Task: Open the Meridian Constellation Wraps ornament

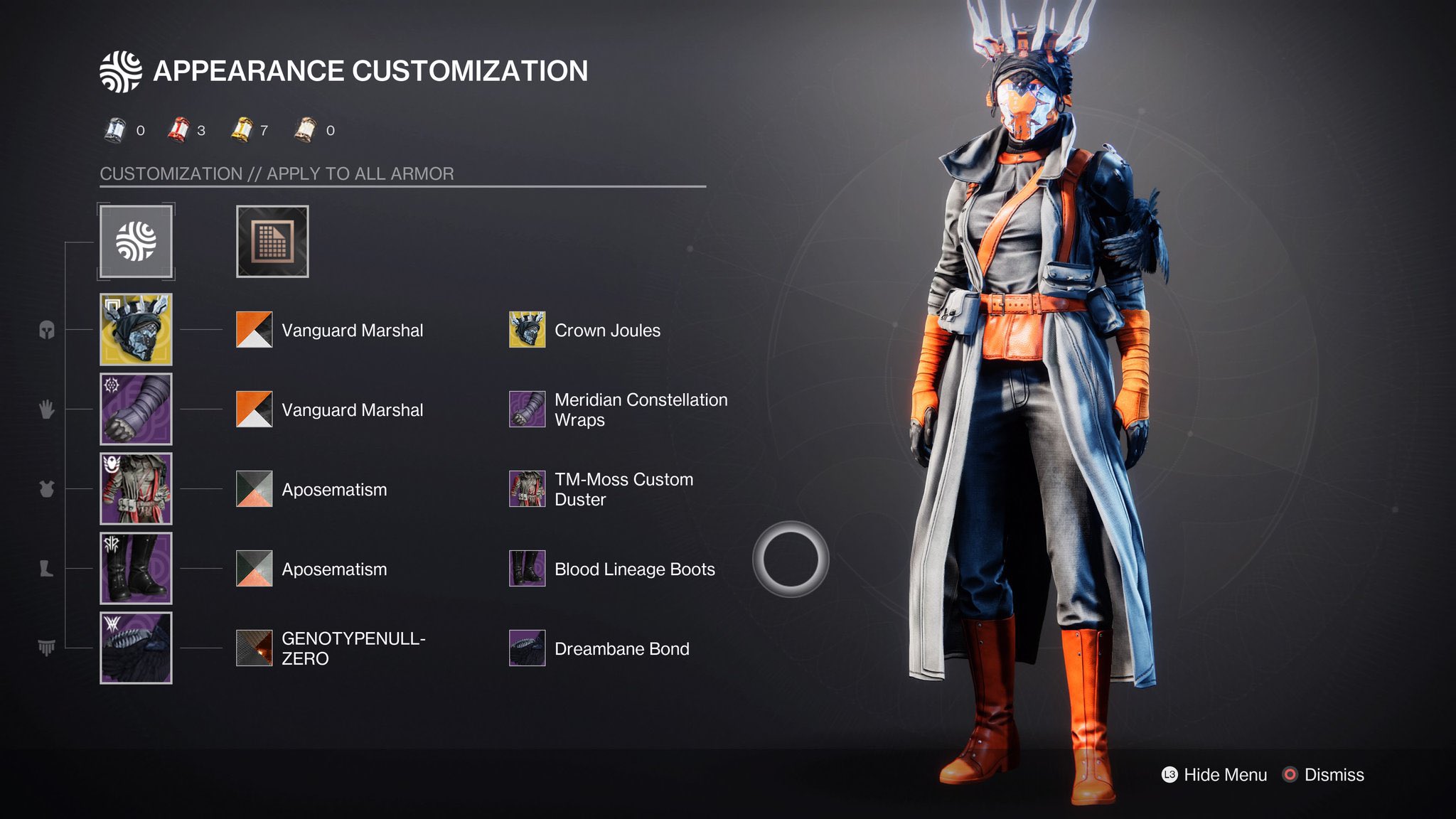Action: (x=527, y=409)
